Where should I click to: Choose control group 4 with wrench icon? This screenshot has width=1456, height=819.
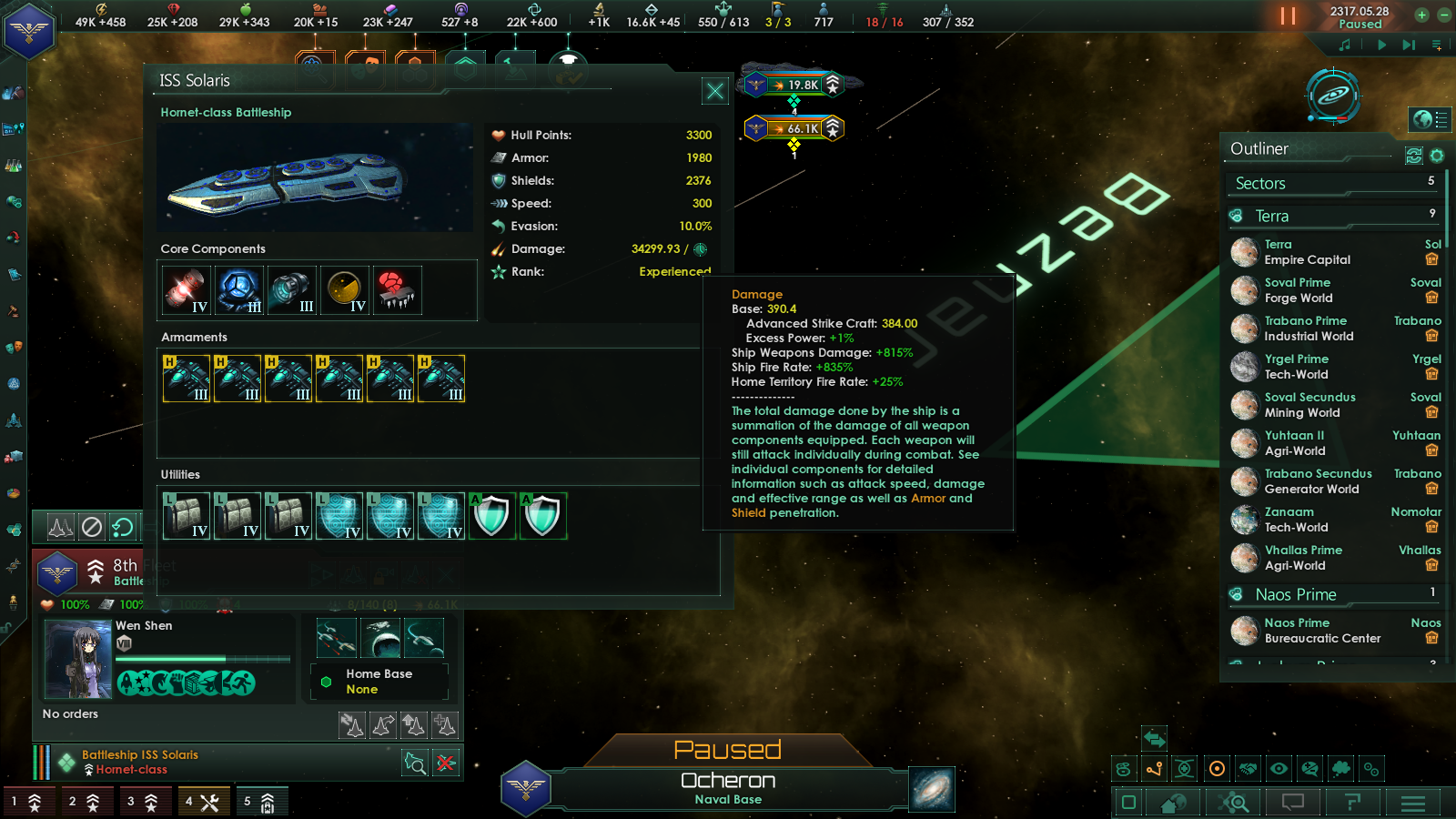click(202, 802)
